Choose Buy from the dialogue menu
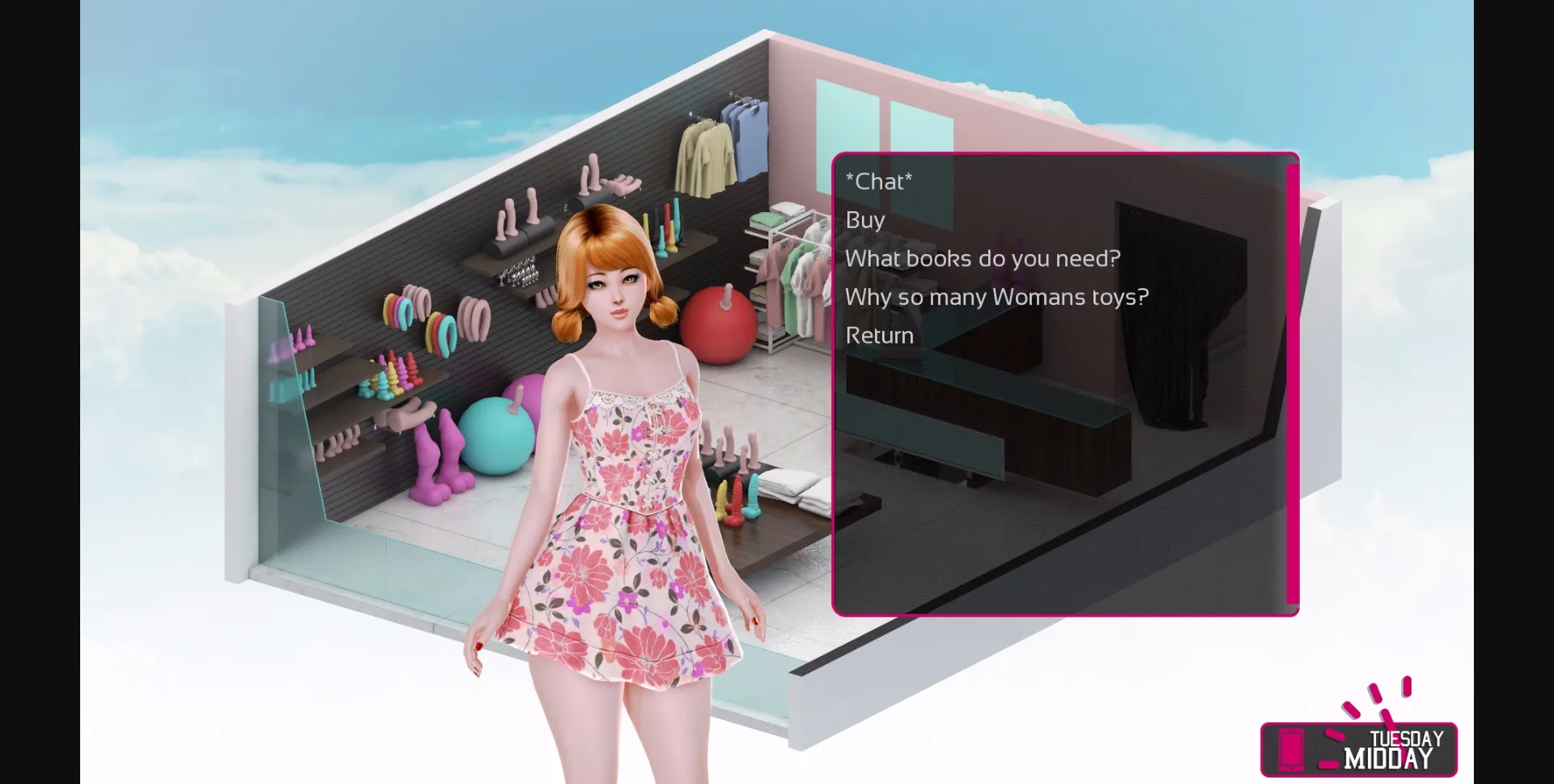Viewport: 1554px width, 784px height. tap(864, 220)
